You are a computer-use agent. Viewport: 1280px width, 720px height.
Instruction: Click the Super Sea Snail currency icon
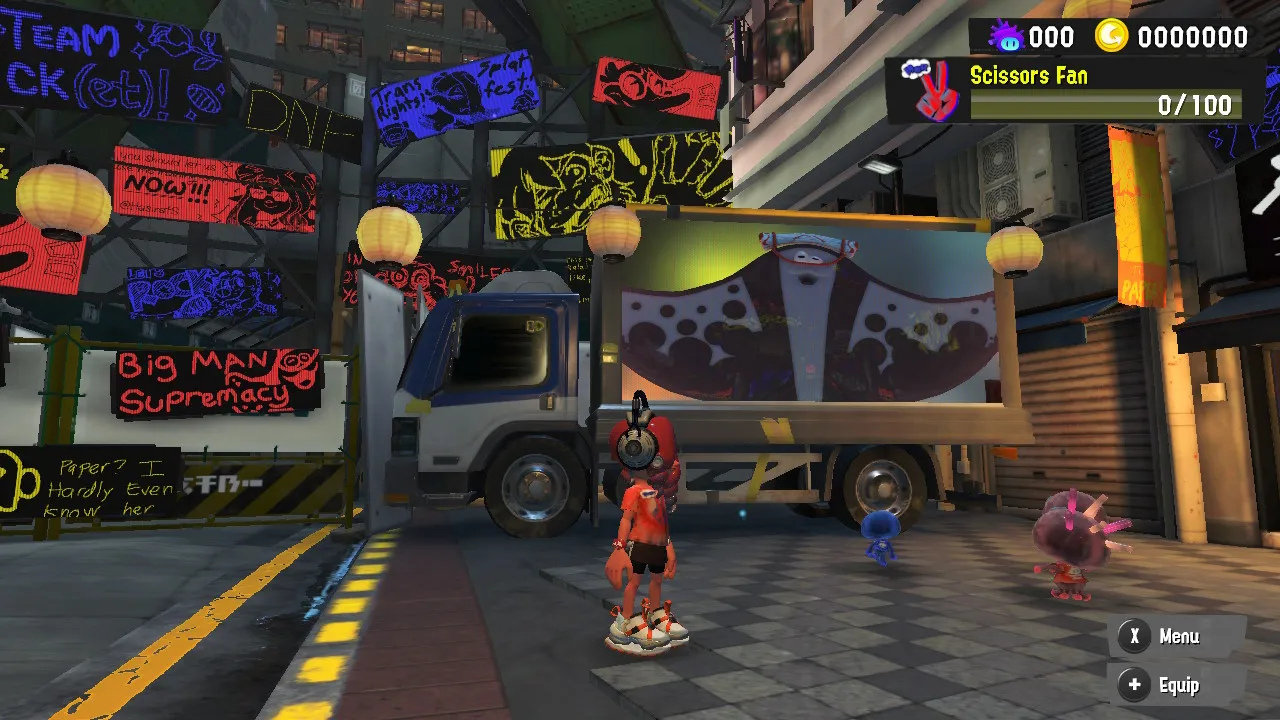tap(1009, 37)
